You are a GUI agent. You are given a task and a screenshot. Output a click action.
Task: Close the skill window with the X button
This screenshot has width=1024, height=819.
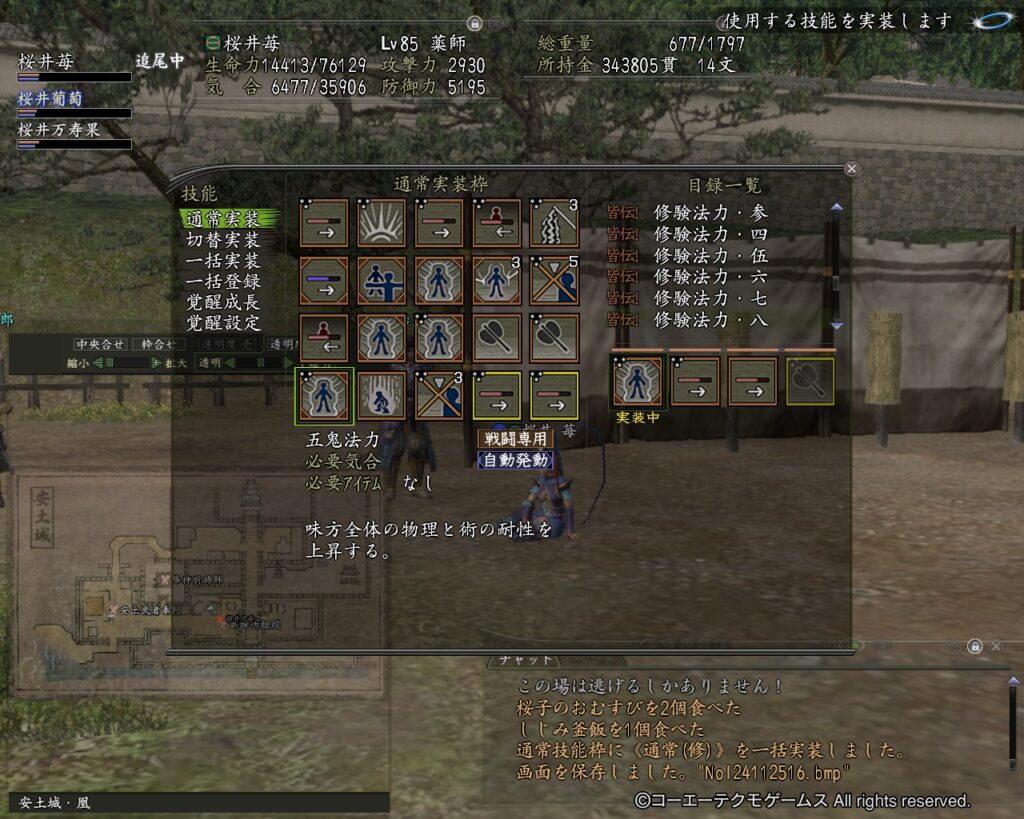coord(851,169)
